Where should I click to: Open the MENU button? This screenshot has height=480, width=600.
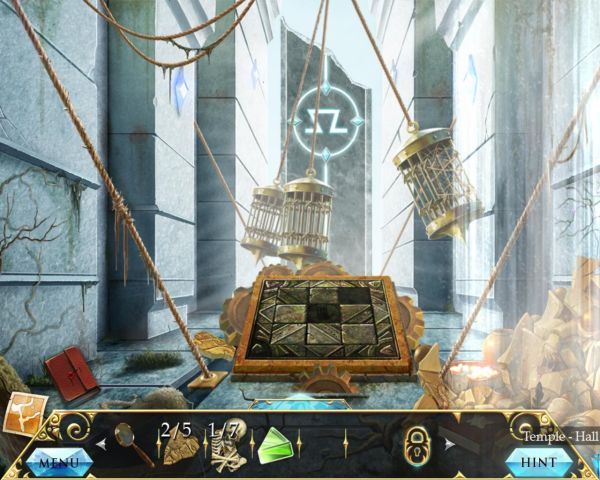pos(59,463)
